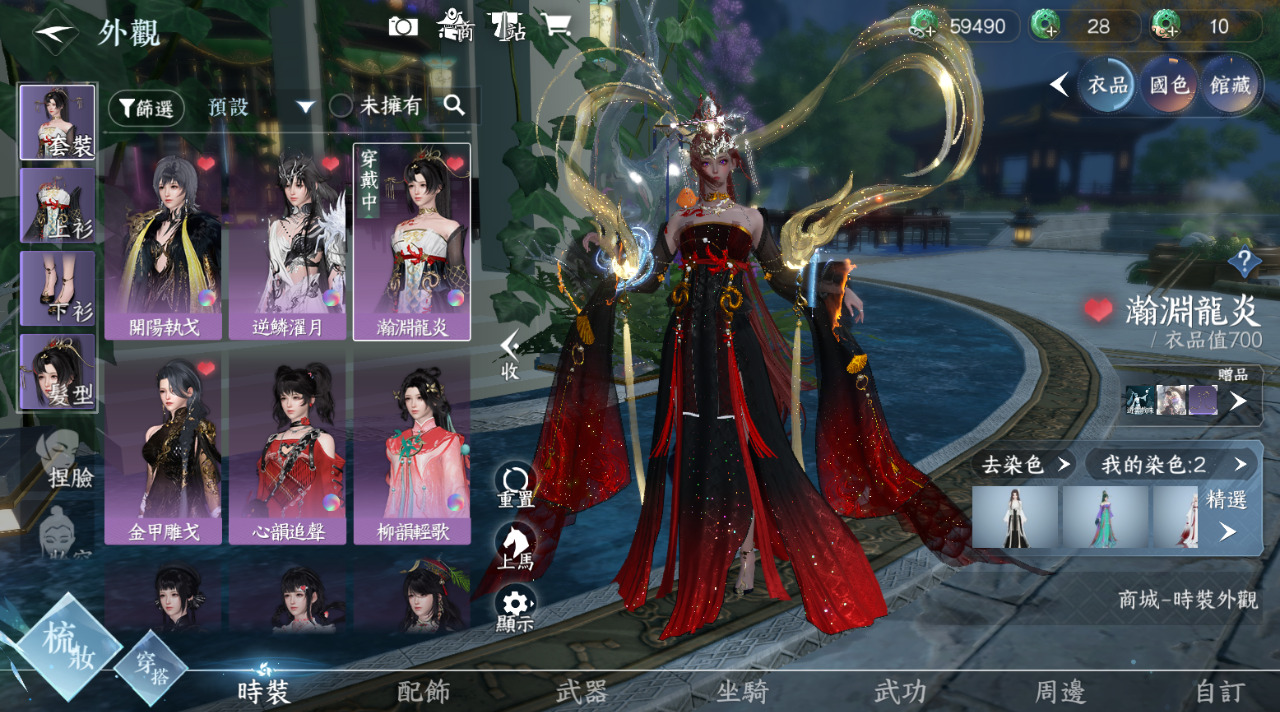Image resolution: width=1280 pixels, height=712 pixels.
Task: Switch to the 坐騎 bottom tab
Action: 742,691
